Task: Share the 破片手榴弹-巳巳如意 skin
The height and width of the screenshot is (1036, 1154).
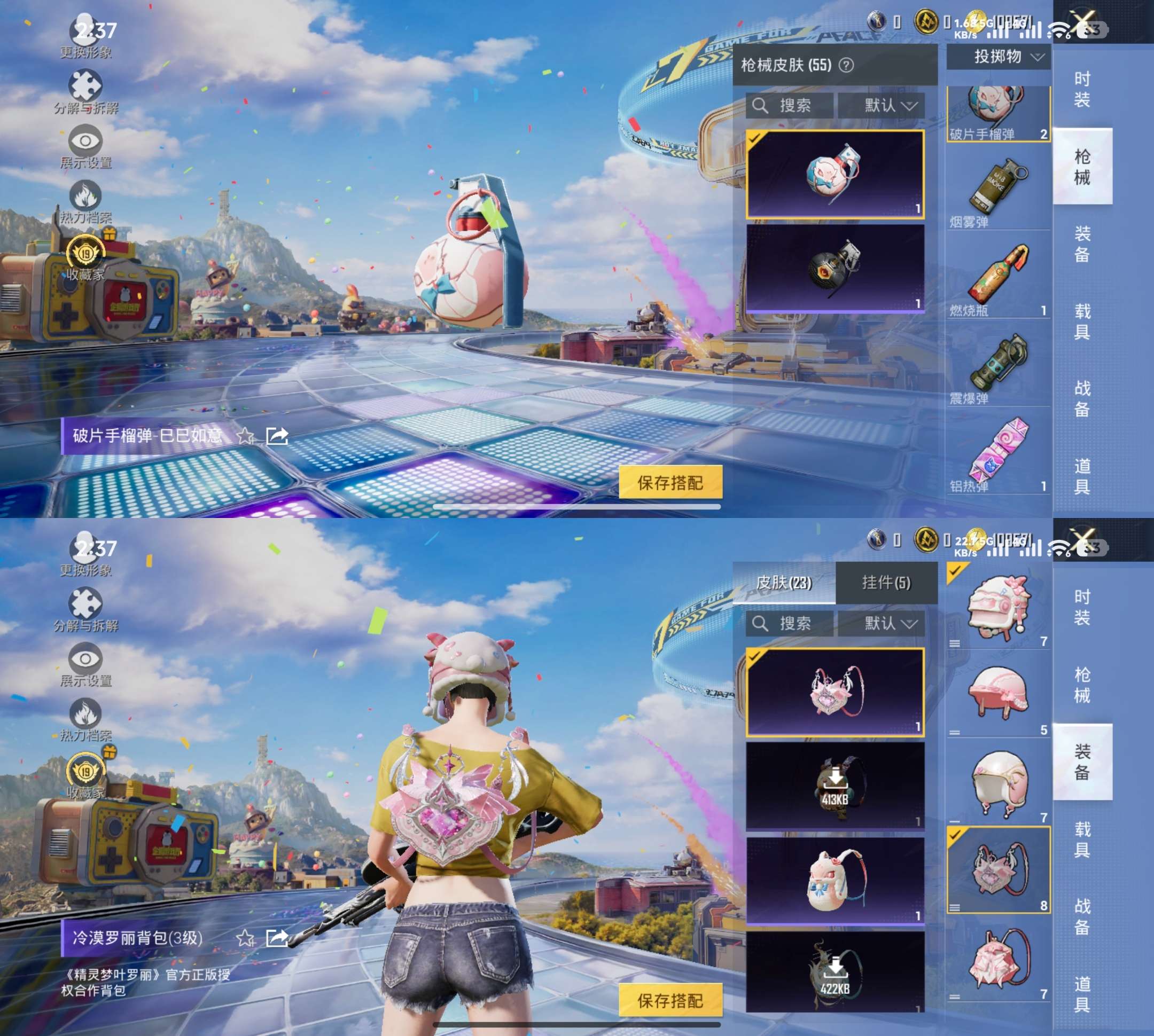Action: 277,436
